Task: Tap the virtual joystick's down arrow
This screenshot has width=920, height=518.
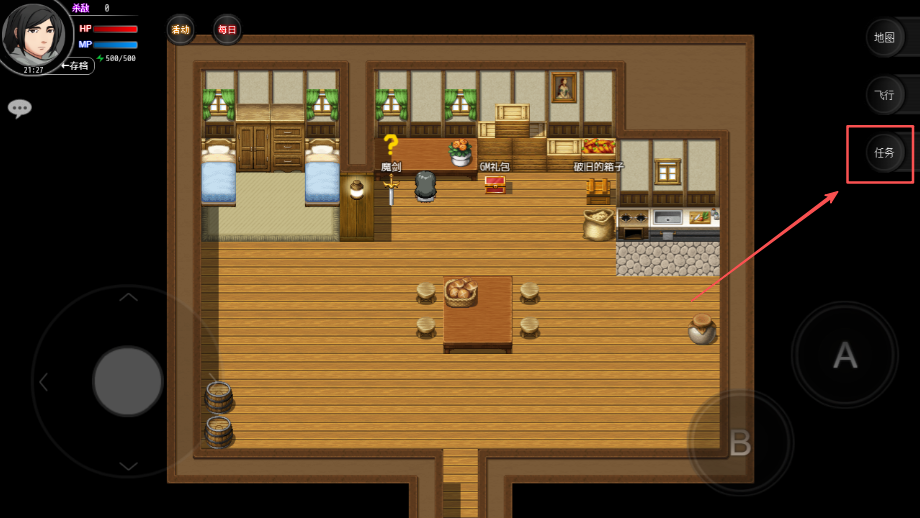Action: click(128, 465)
